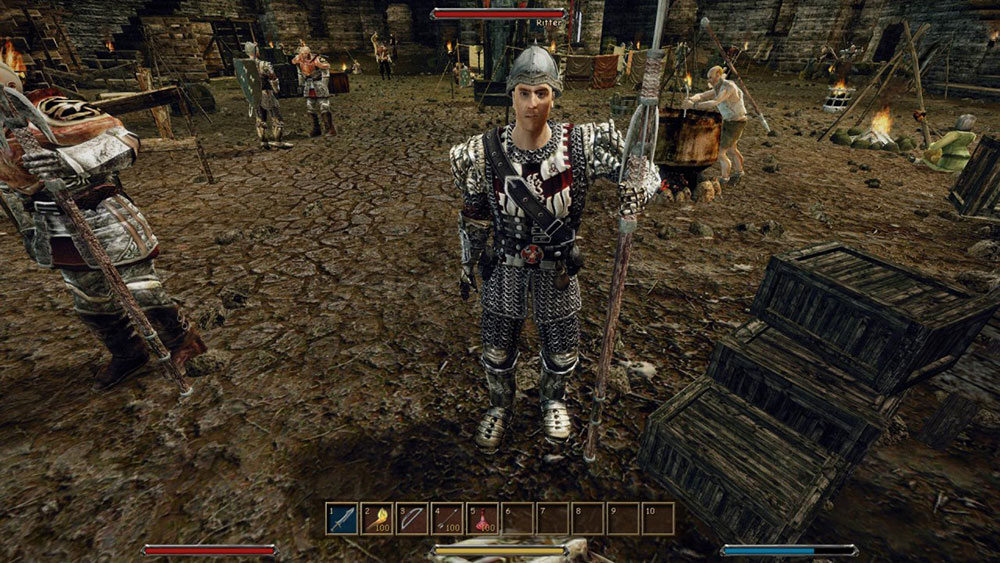Click the empty hotbar slot numbered 6

(x=518, y=518)
